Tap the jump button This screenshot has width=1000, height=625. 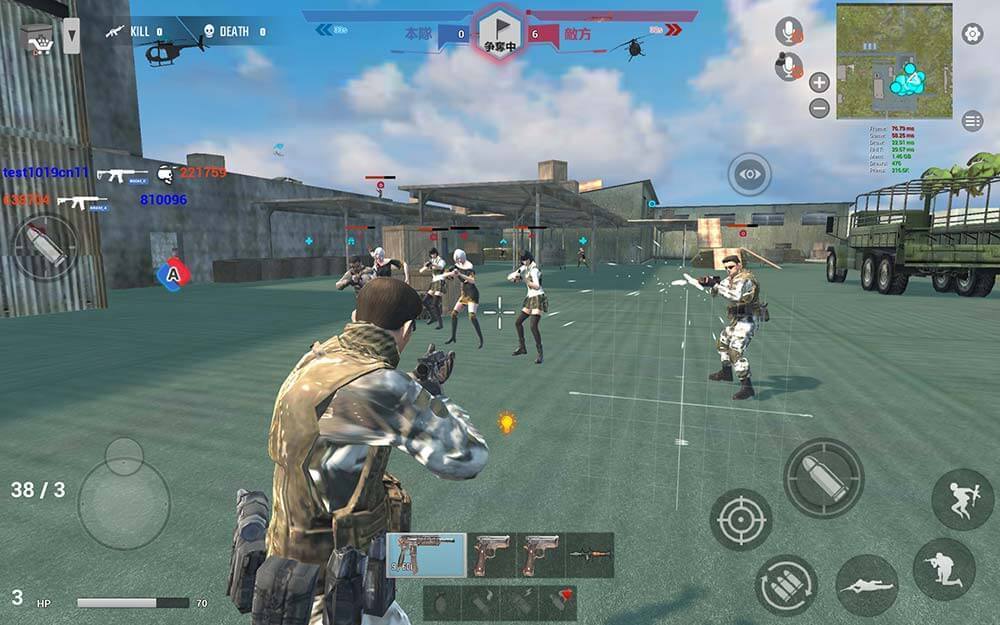click(962, 499)
